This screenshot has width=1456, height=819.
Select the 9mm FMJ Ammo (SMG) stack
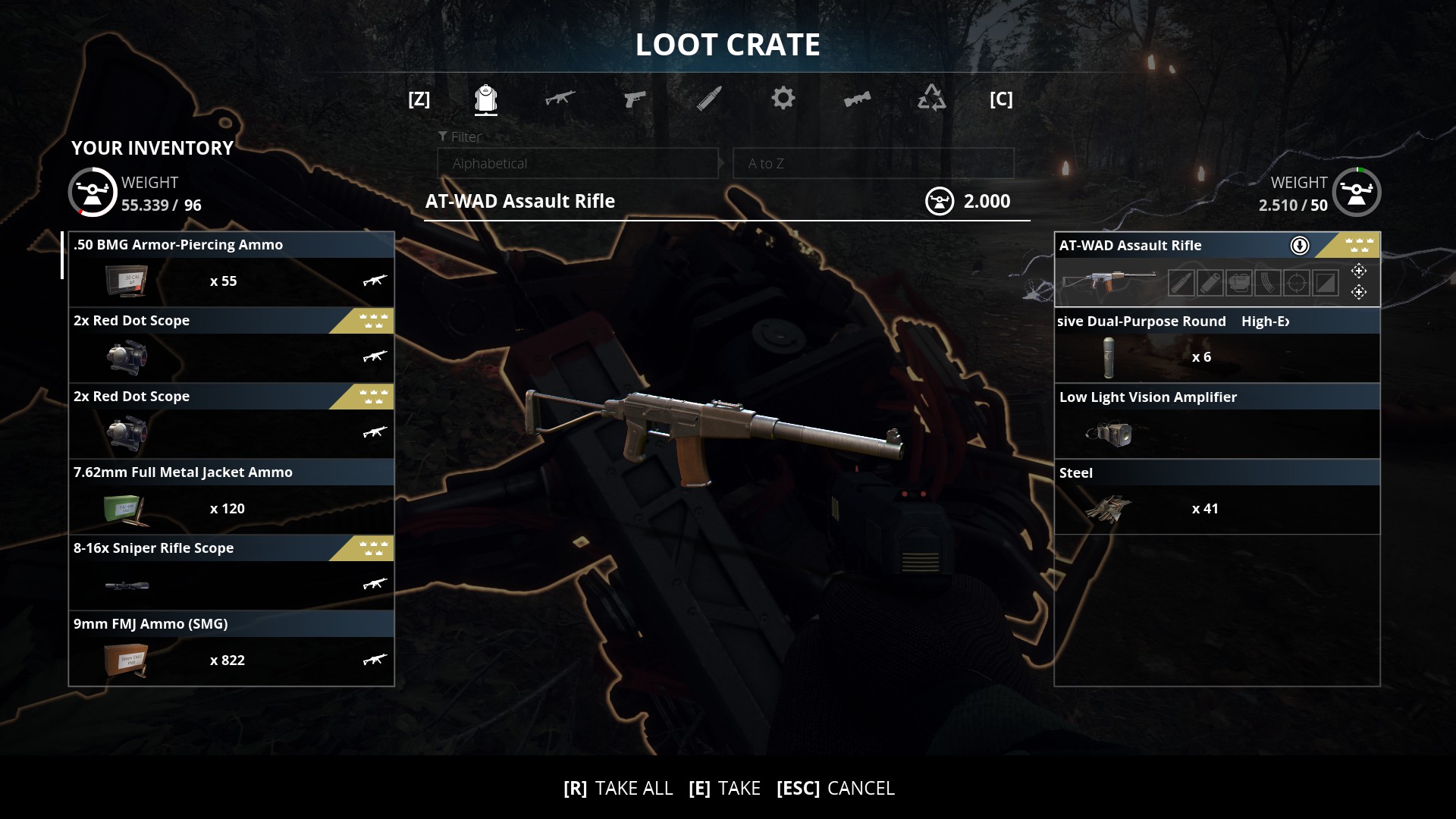pos(231,648)
